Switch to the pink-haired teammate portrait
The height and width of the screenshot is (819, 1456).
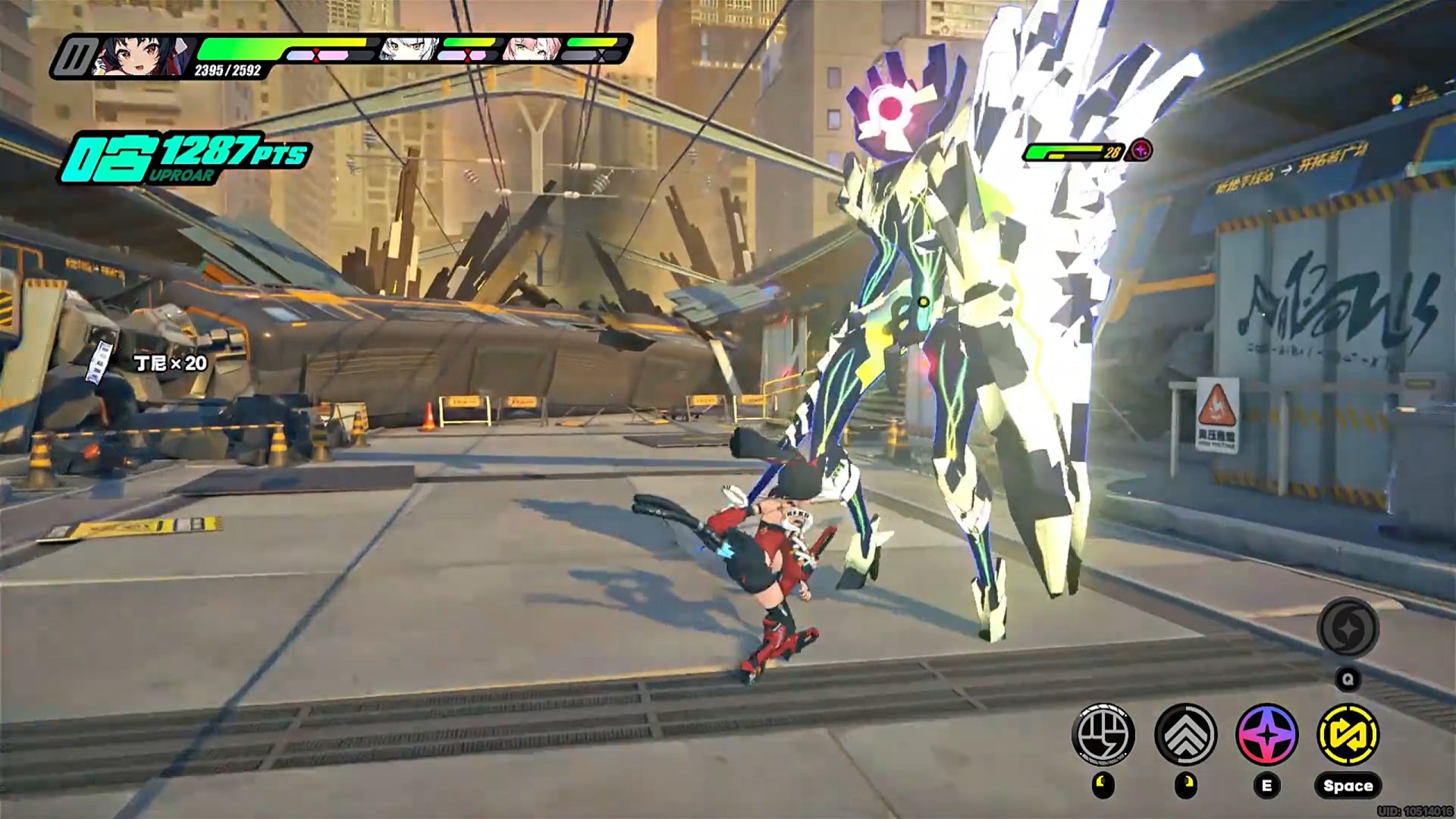[x=532, y=49]
